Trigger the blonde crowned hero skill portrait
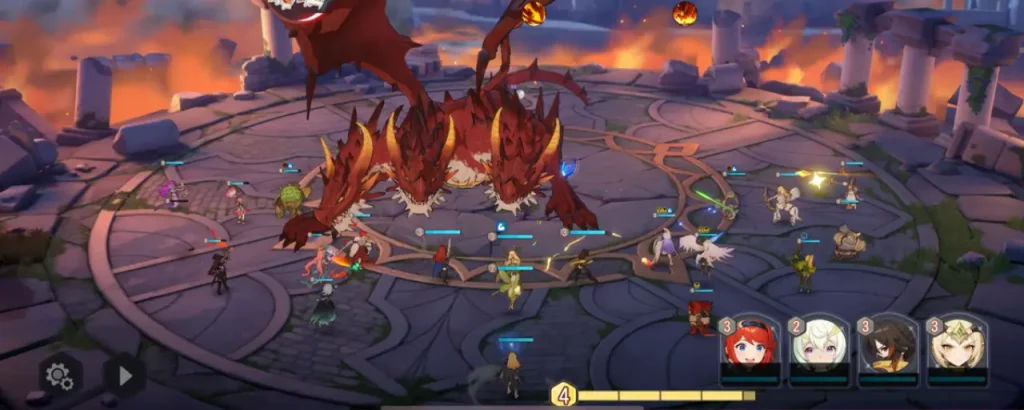This screenshot has height=410, width=1024. [x=956, y=347]
